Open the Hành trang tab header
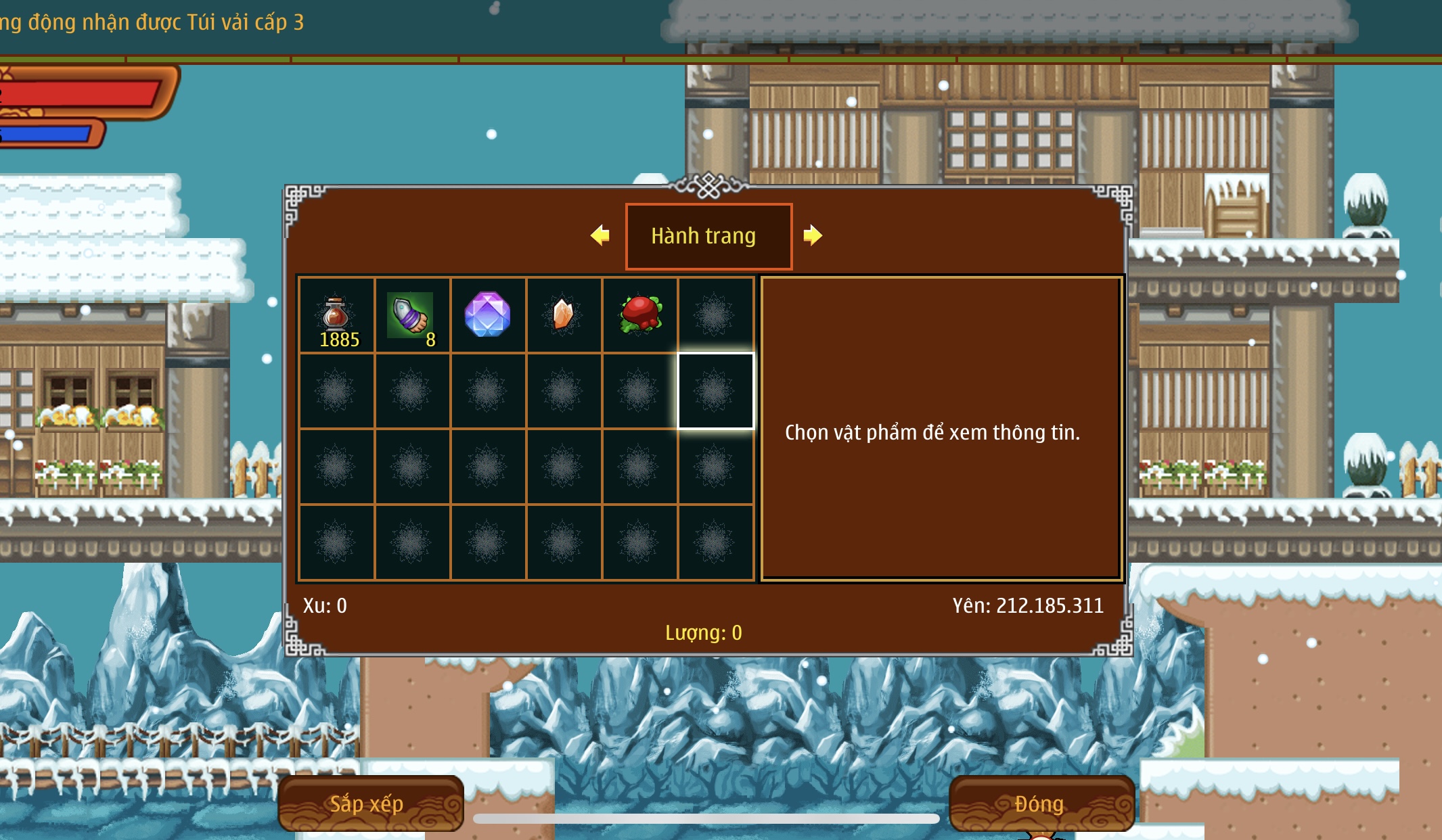Image resolution: width=1442 pixels, height=840 pixels. click(x=708, y=236)
